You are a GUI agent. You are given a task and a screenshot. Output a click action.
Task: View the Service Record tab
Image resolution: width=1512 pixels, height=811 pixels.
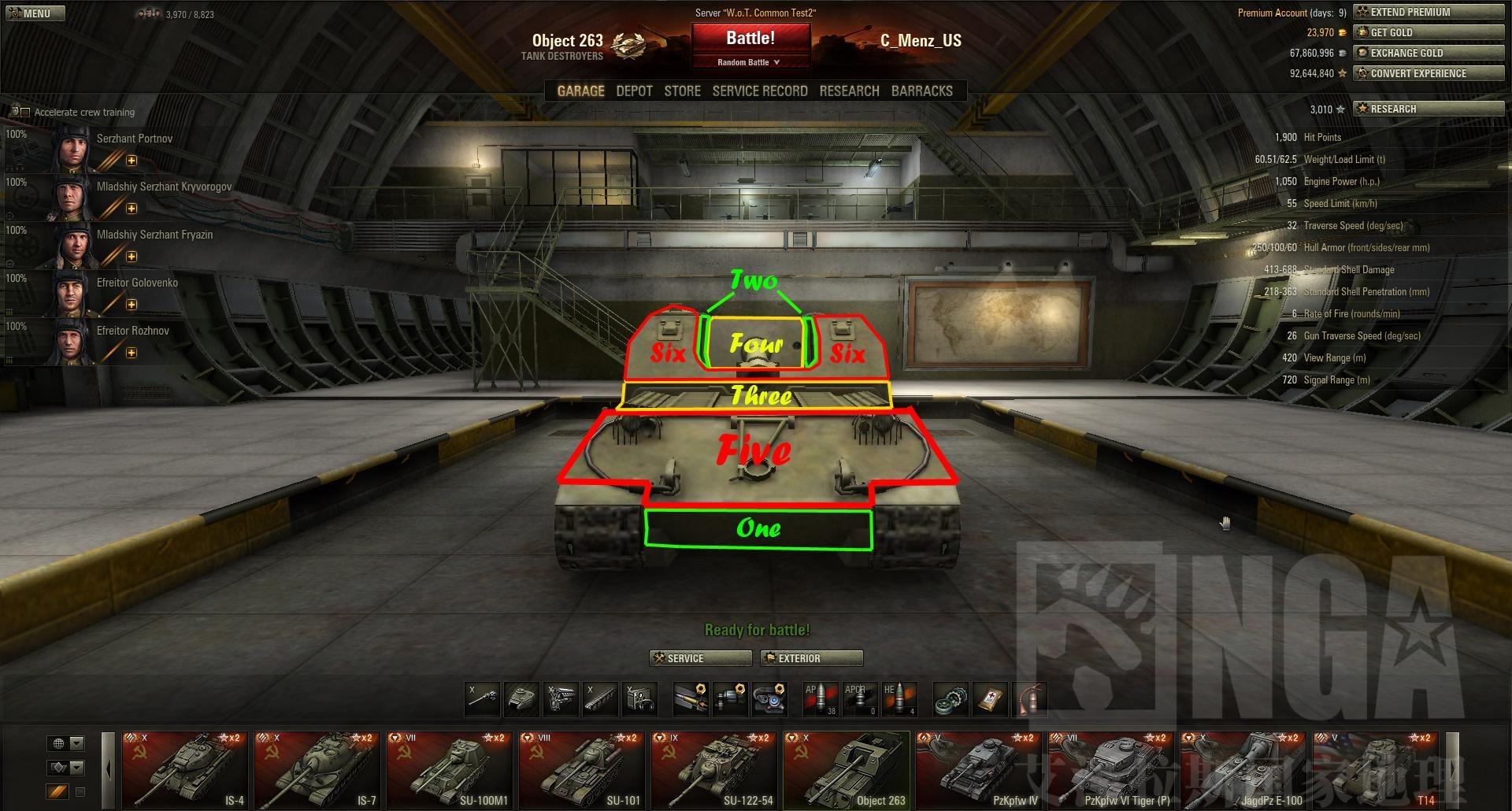(x=759, y=91)
